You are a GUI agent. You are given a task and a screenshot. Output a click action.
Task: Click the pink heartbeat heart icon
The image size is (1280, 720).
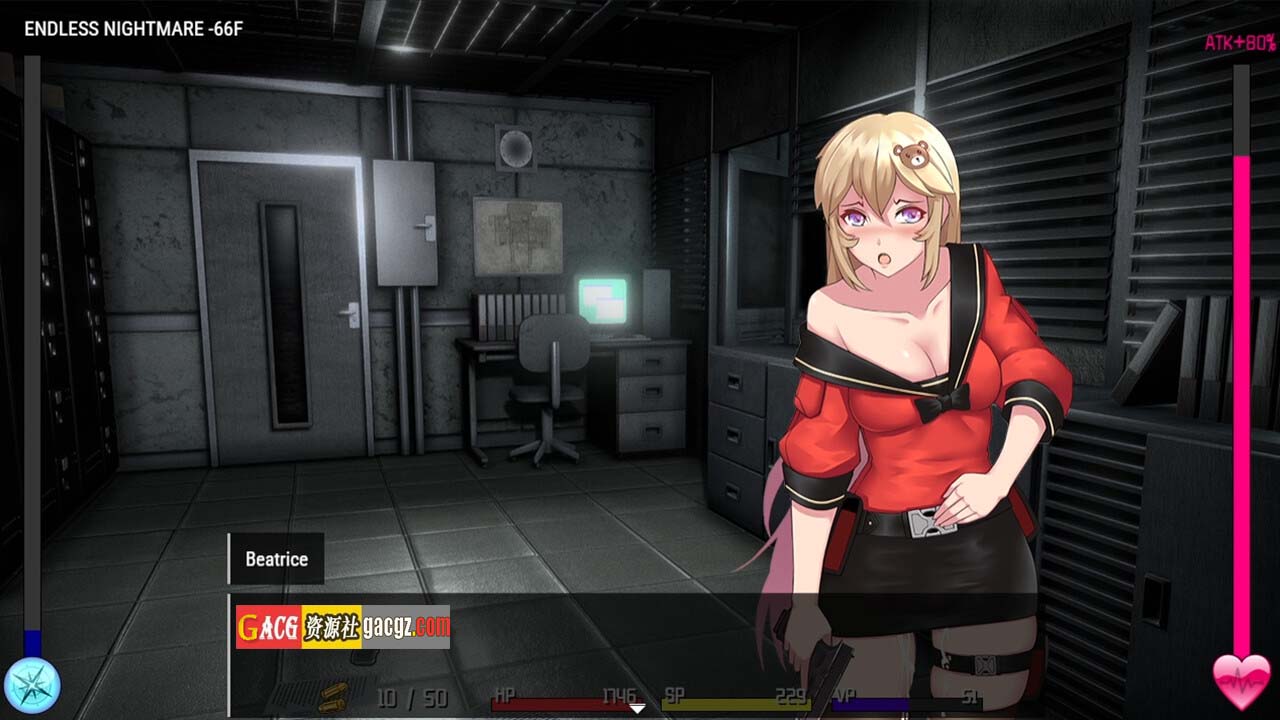point(1241,682)
